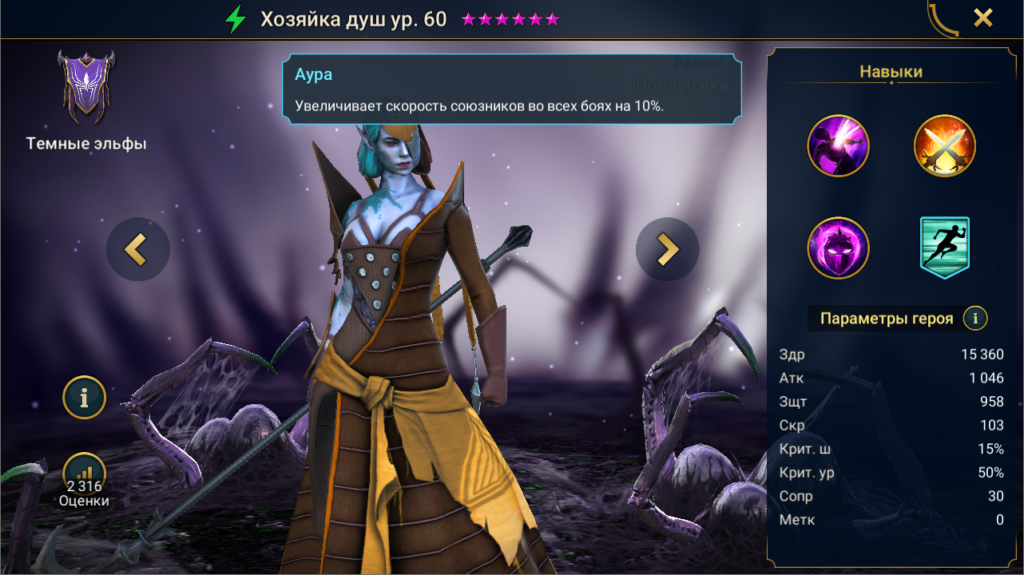
Task: Select the purple helmet skill icon
Action: pyautogui.click(x=838, y=247)
